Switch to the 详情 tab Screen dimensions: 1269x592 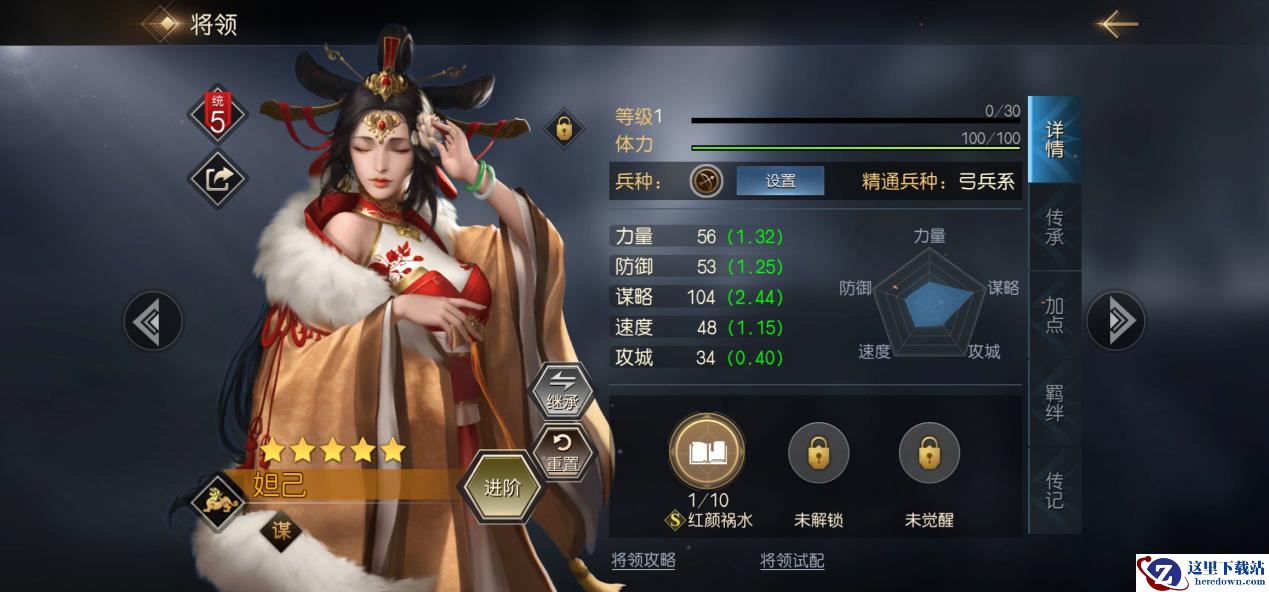click(1054, 140)
